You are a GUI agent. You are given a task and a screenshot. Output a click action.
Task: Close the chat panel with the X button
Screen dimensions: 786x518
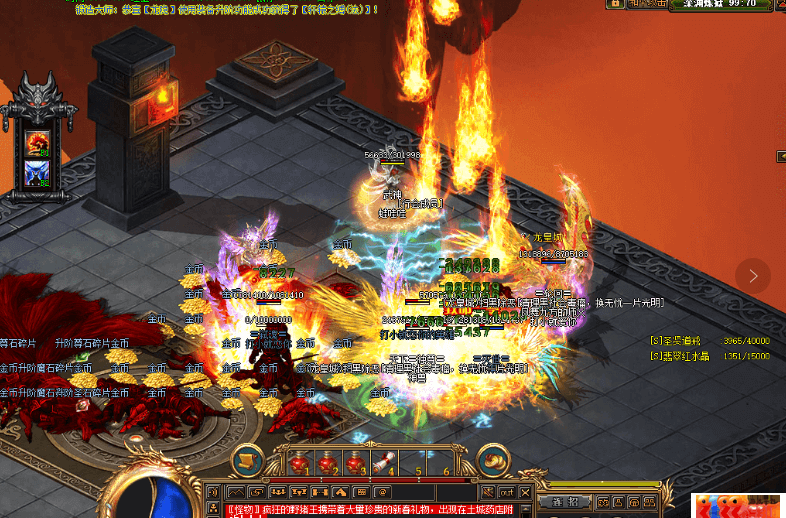click(x=524, y=492)
